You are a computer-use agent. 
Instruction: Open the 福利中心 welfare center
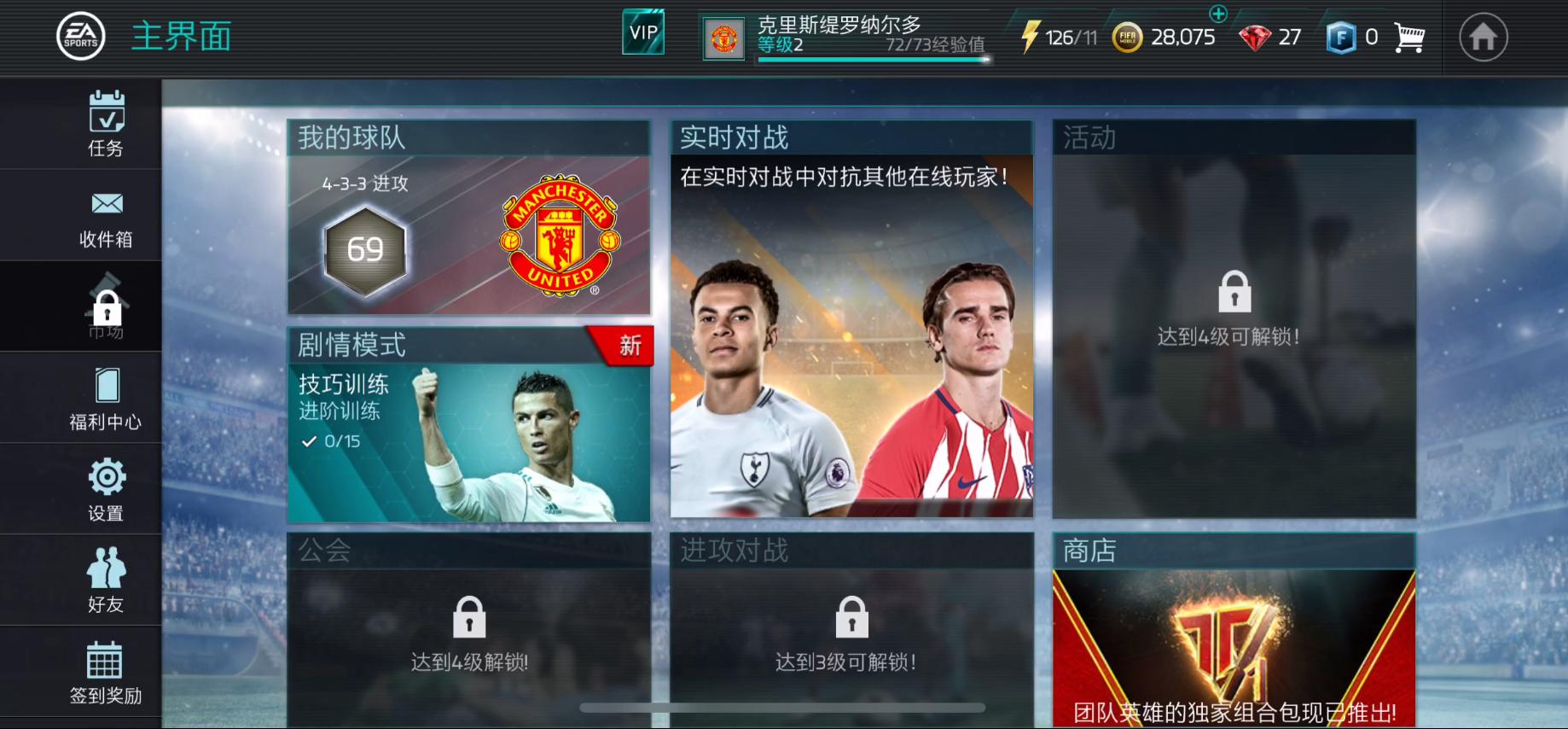(x=105, y=397)
